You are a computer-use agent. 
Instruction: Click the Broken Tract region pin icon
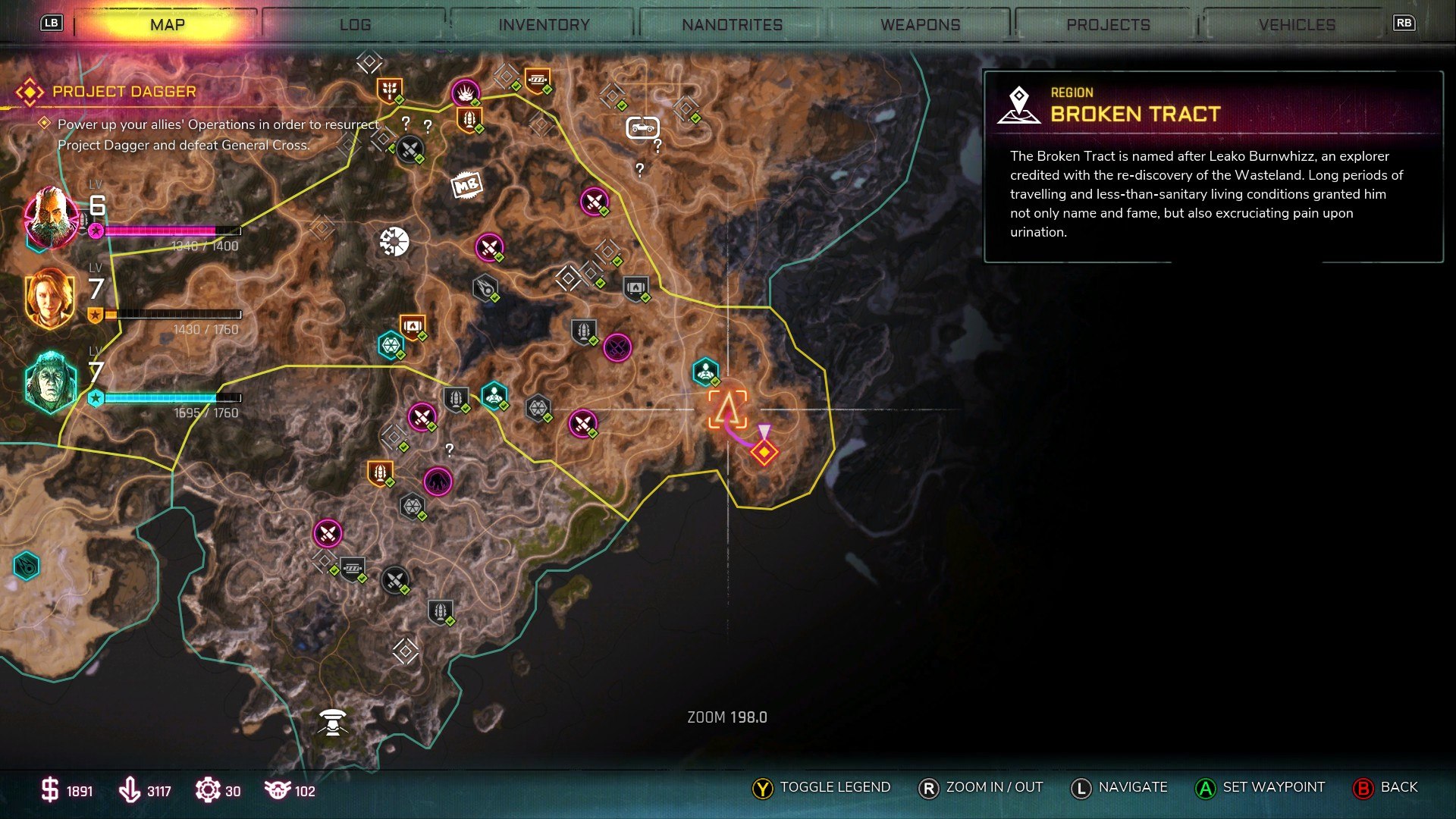(x=1020, y=103)
